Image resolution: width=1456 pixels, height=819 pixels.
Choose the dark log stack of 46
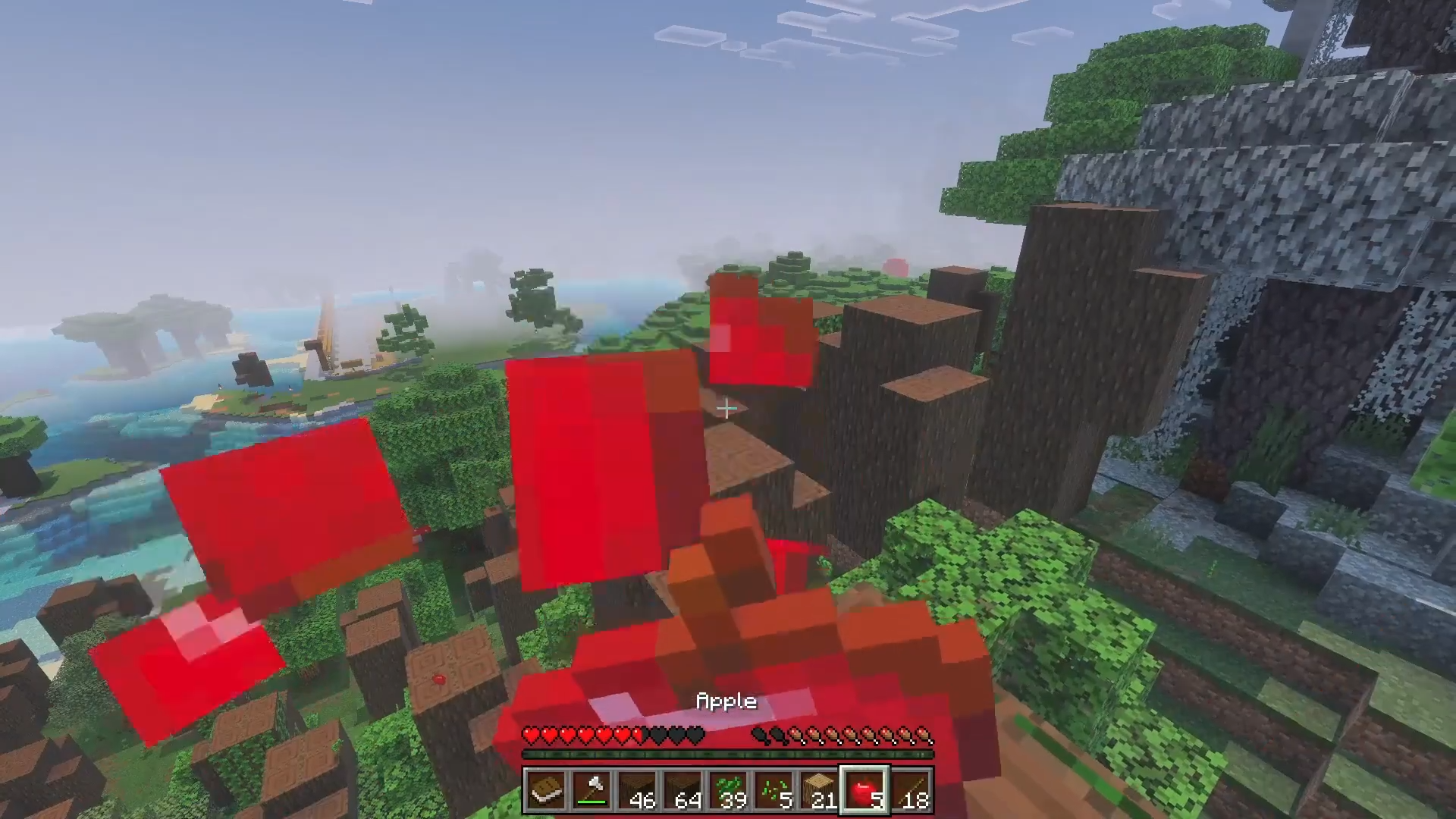tap(637, 791)
